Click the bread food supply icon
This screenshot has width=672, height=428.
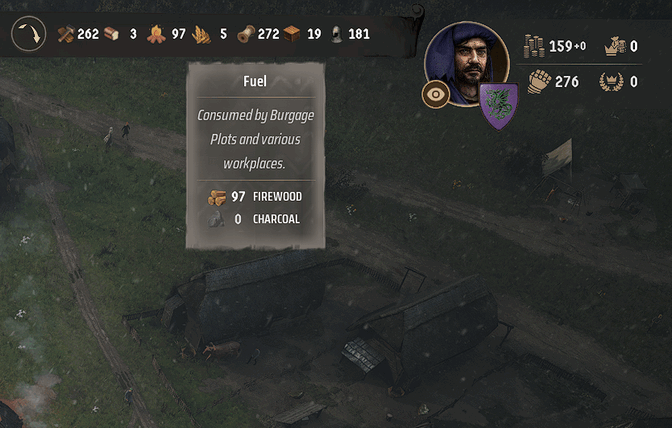(x=111, y=34)
